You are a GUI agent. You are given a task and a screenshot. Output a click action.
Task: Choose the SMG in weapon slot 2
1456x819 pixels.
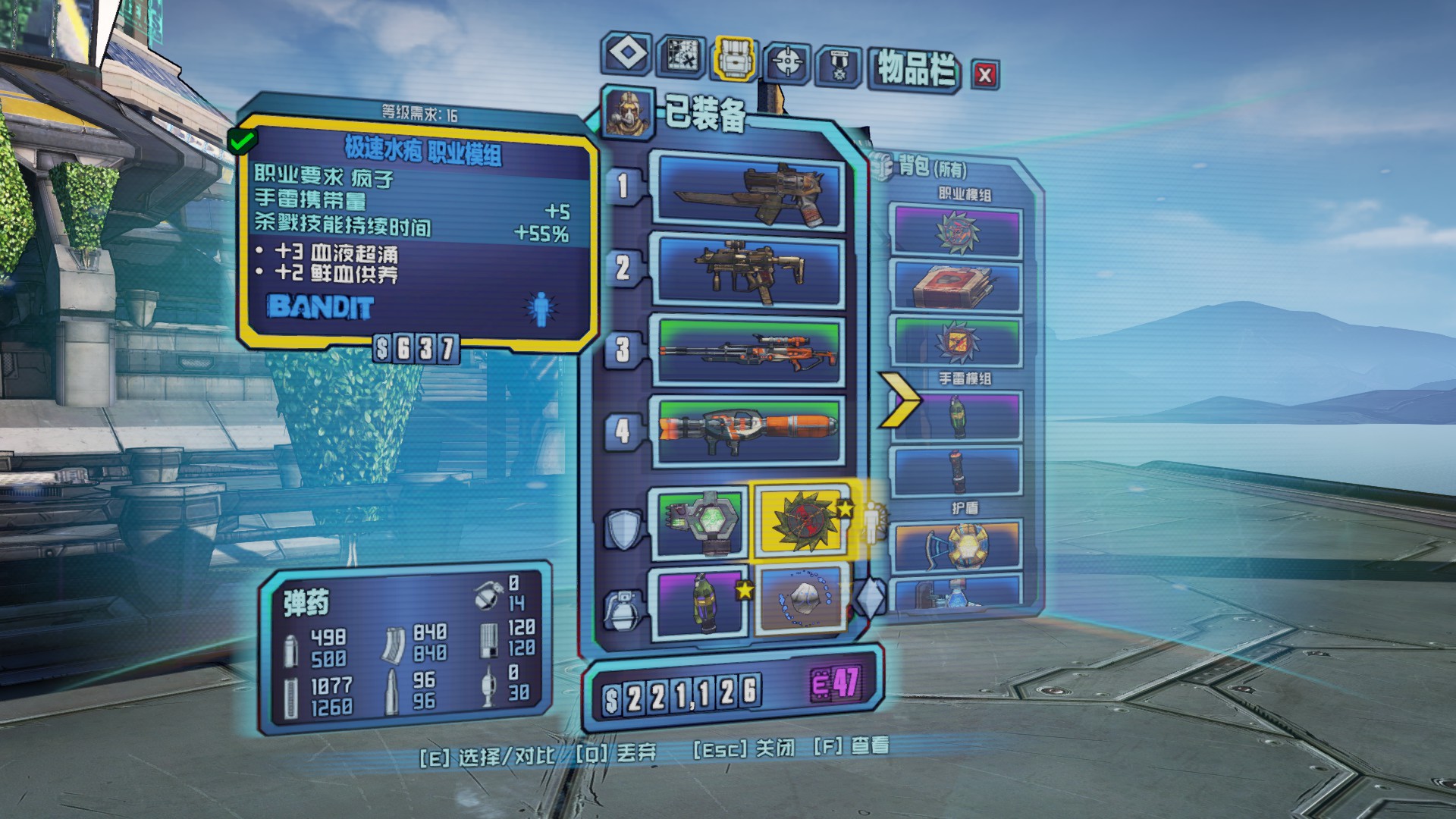point(751,271)
